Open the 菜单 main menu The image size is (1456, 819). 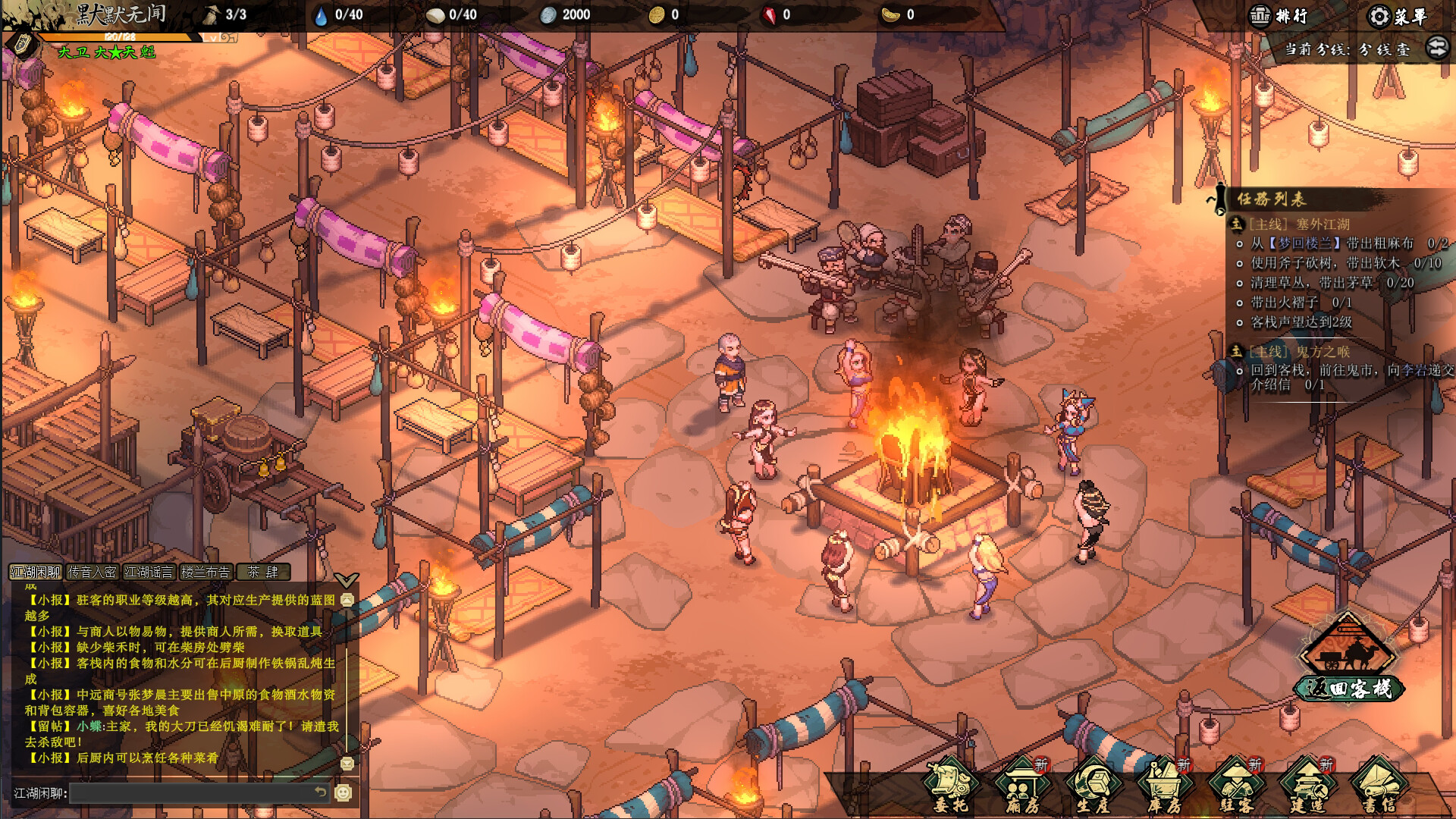click(1398, 16)
